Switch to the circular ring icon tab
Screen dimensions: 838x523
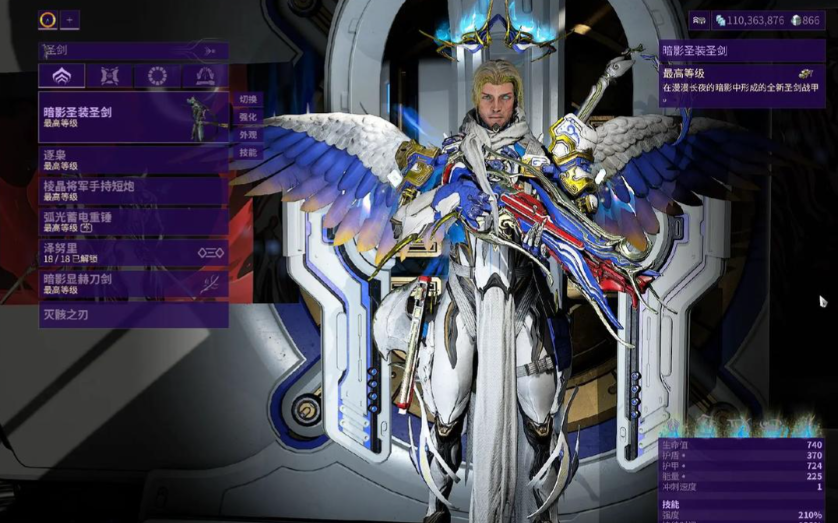(157, 76)
